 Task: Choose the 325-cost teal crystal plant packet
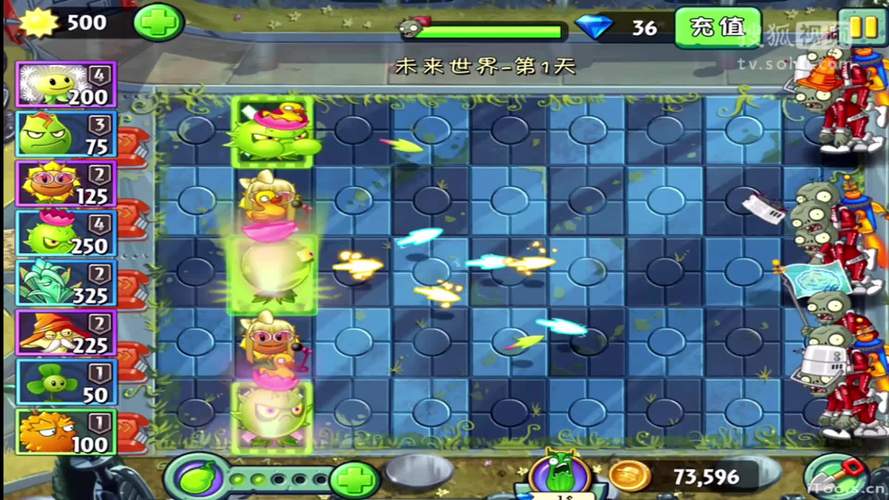pyautogui.click(x=67, y=283)
